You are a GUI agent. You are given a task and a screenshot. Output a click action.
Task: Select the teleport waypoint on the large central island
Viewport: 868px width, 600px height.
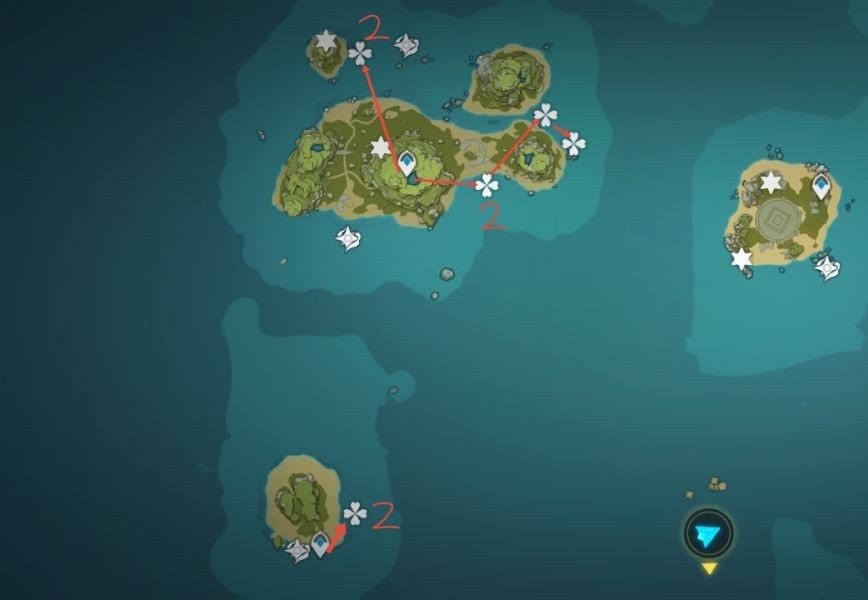(x=407, y=162)
